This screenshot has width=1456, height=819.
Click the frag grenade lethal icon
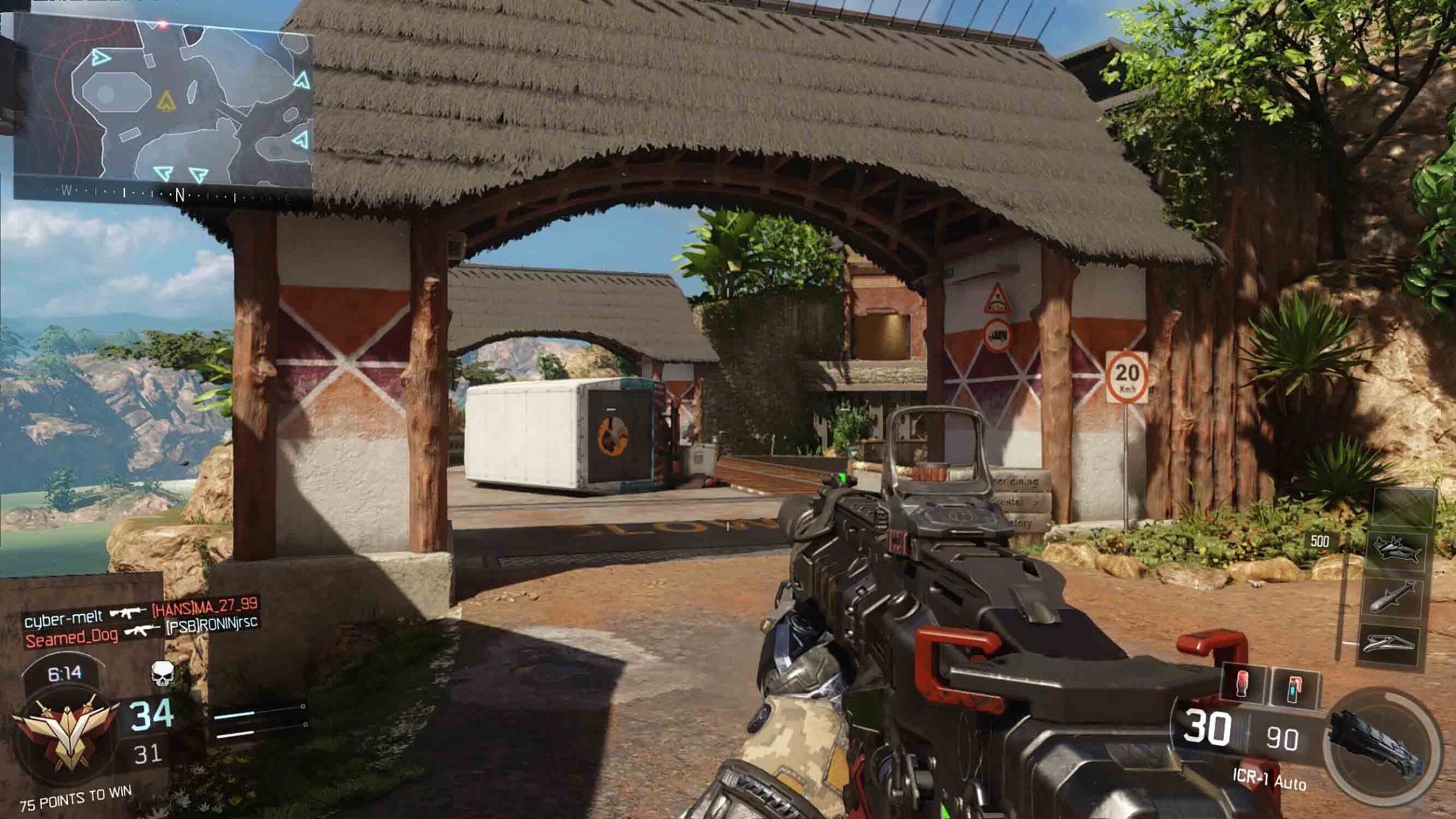coord(1242,685)
